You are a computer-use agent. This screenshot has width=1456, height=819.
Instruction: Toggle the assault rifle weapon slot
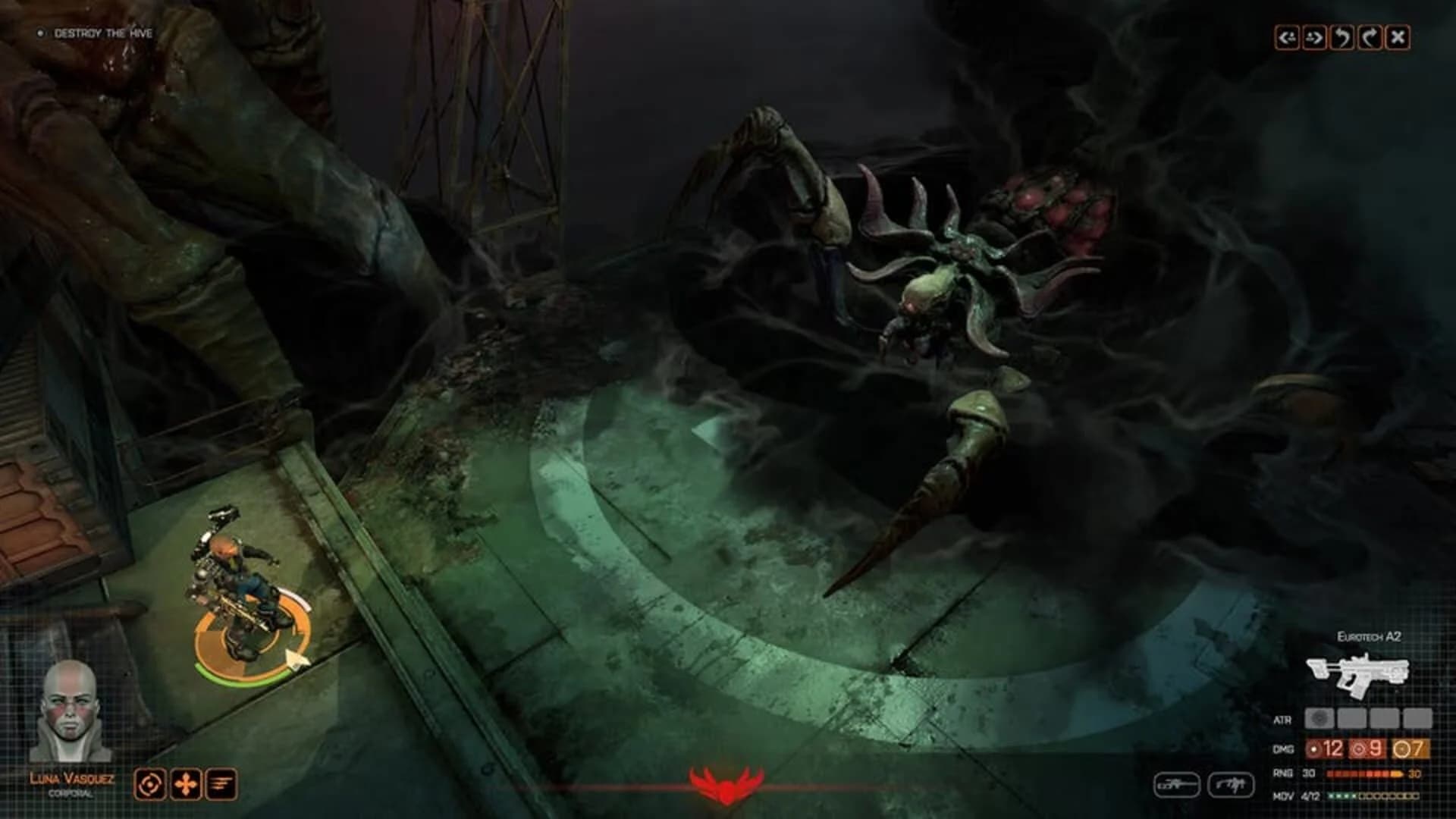click(1232, 786)
